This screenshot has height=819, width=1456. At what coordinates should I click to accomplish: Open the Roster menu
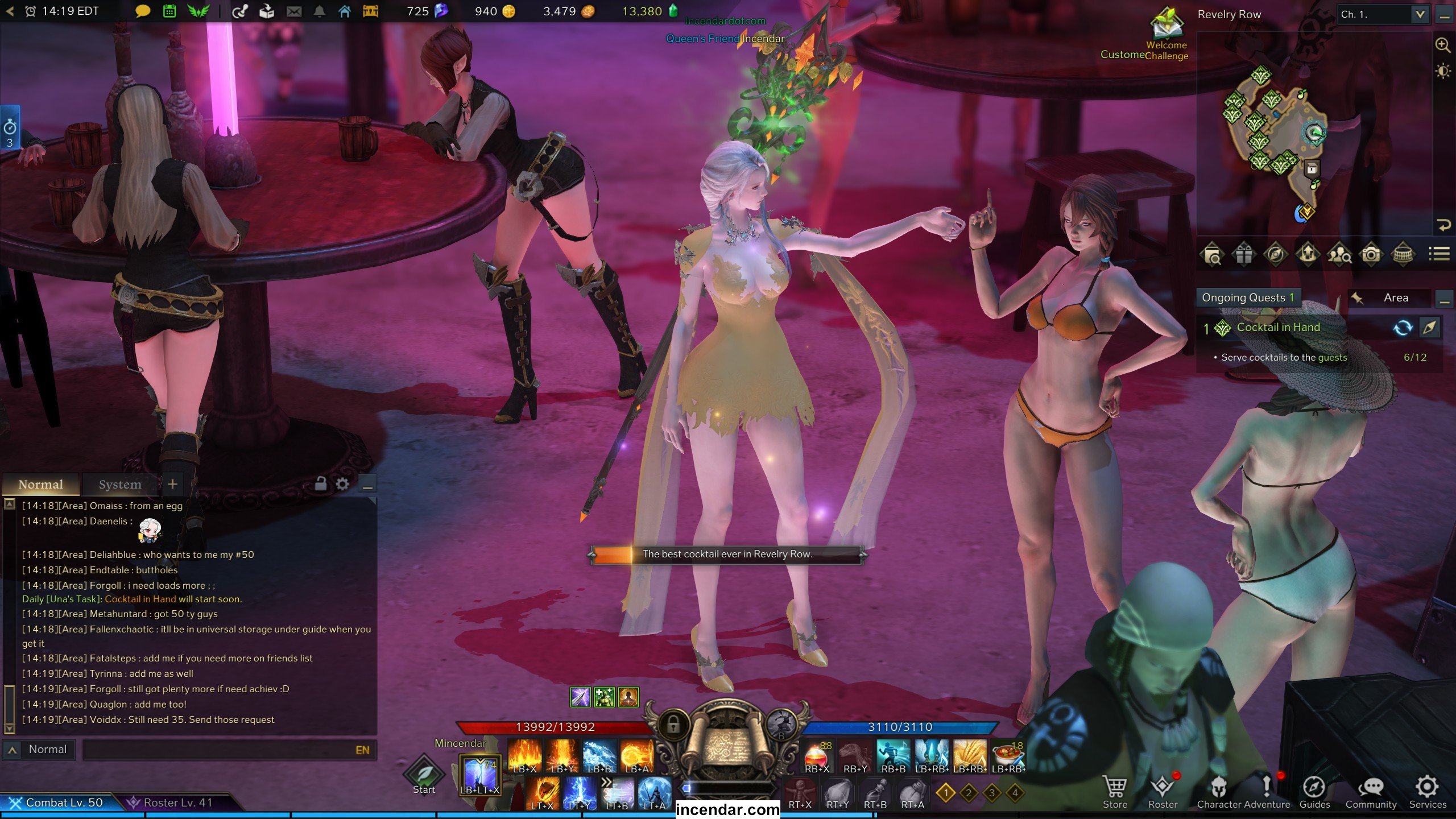coord(1163,792)
